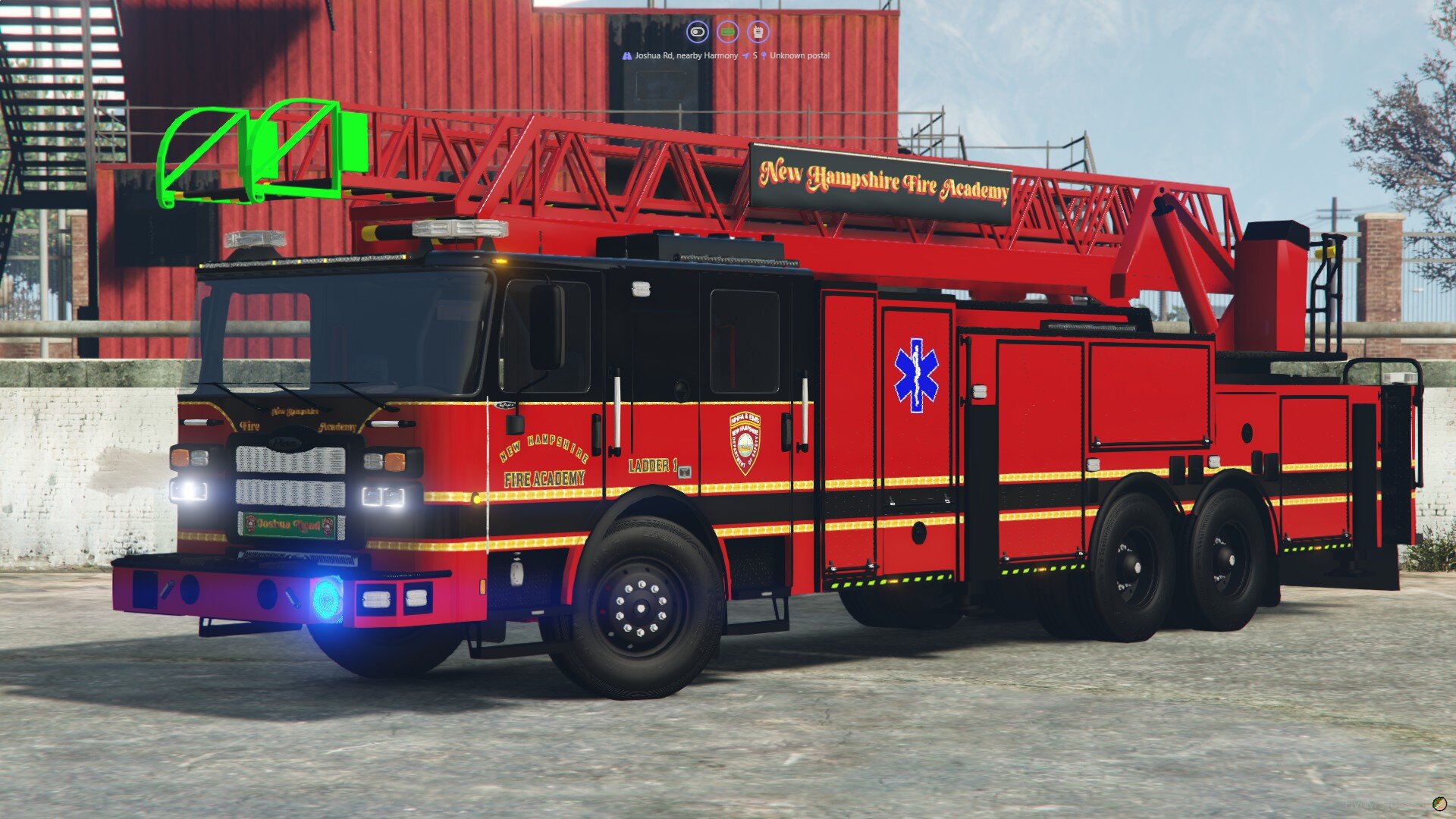Click the toggle switch HUD icon

click(697, 32)
